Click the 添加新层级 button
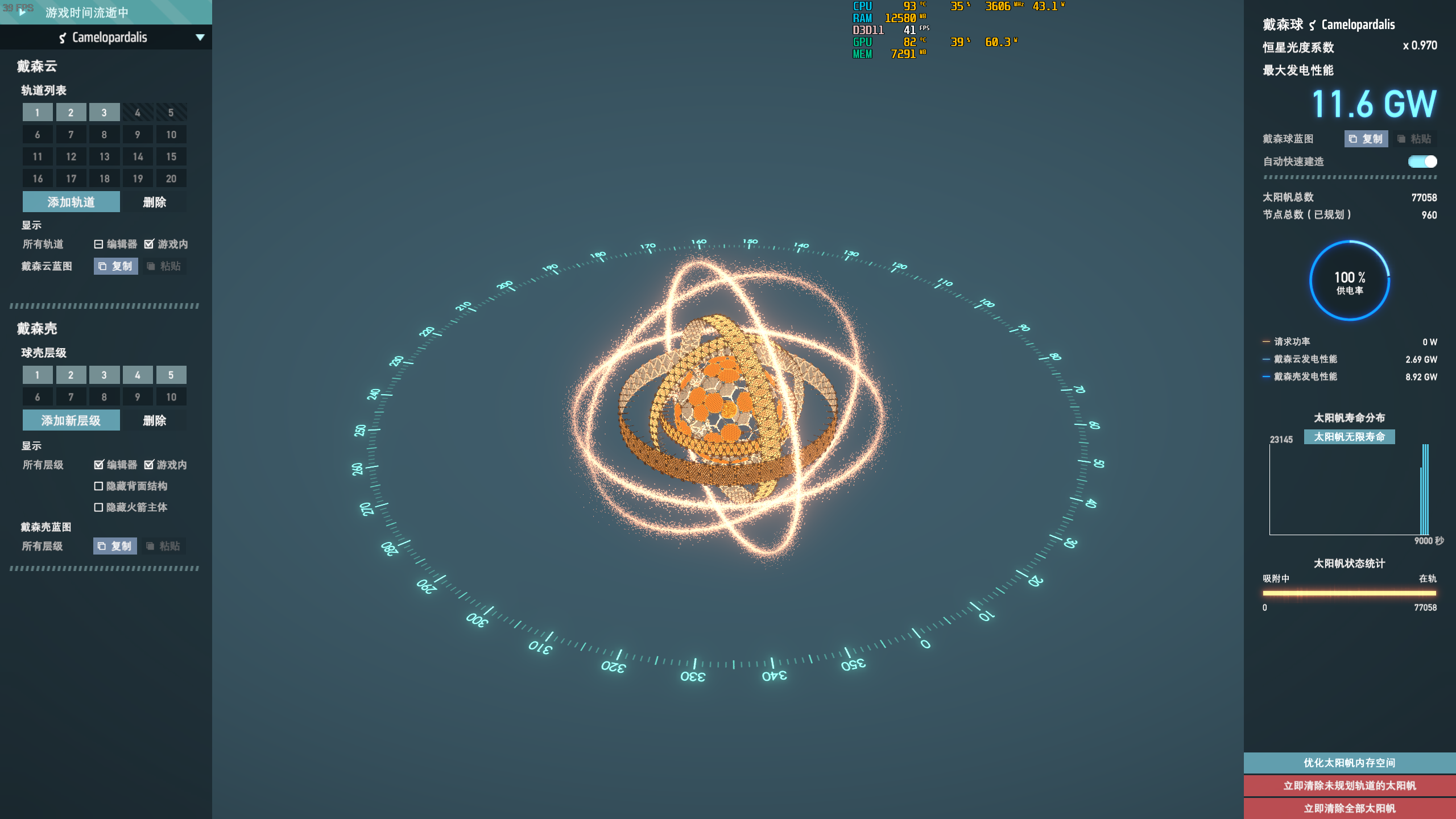The image size is (1456, 819). (71, 420)
